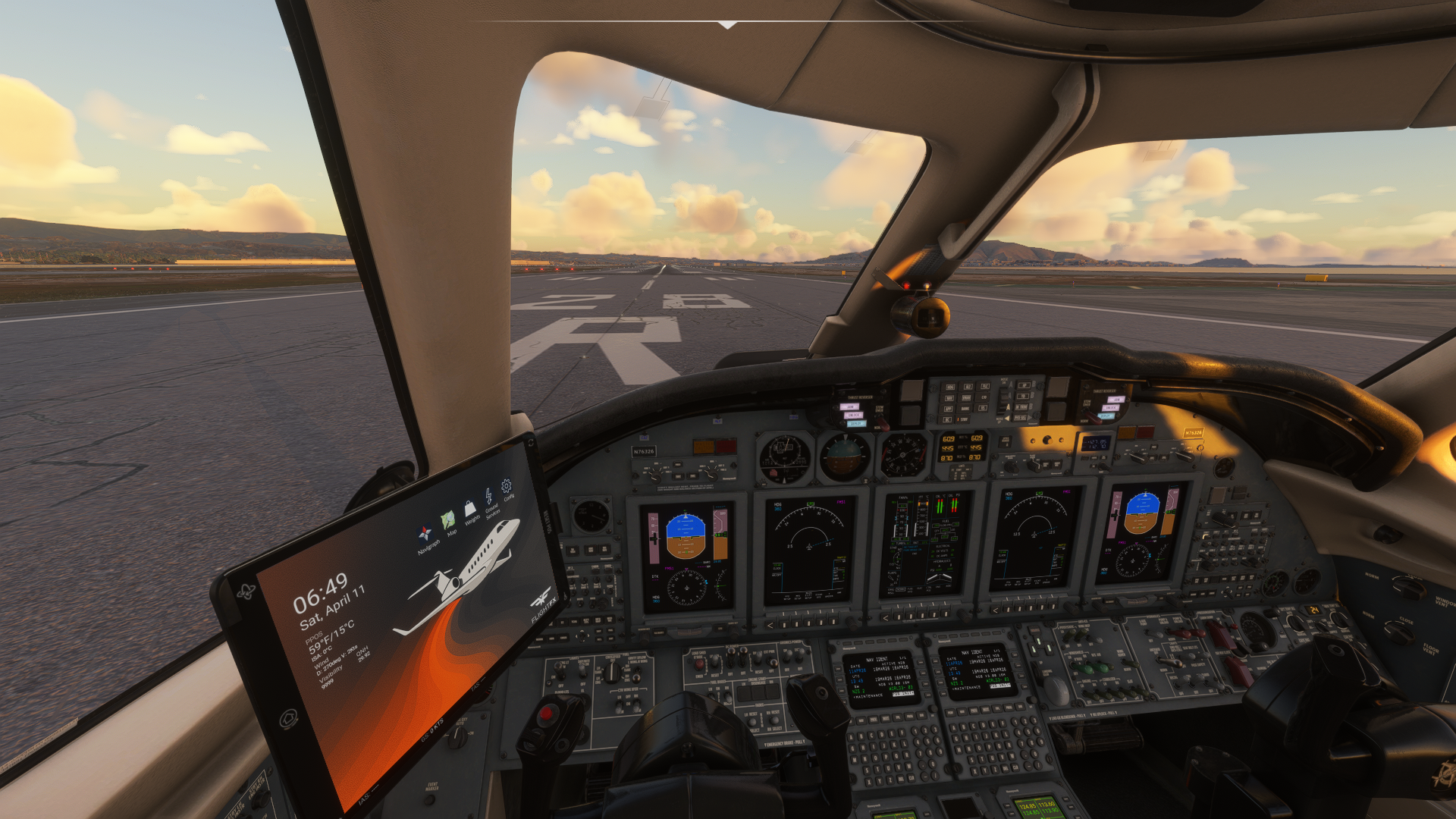The width and height of the screenshot is (1456, 819).
Task: Tap the tablet's home button
Action: pos(288,718)
